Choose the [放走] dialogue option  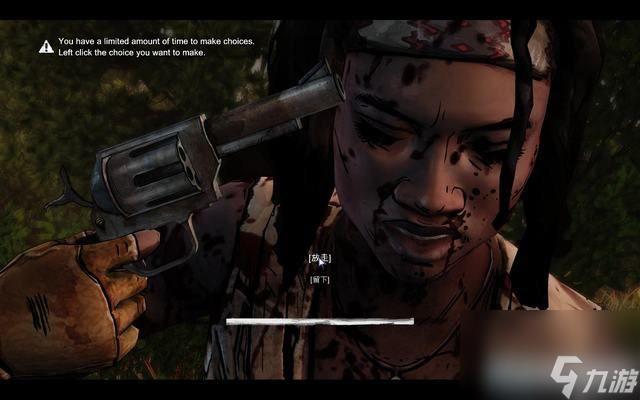(x=319, y=258)
